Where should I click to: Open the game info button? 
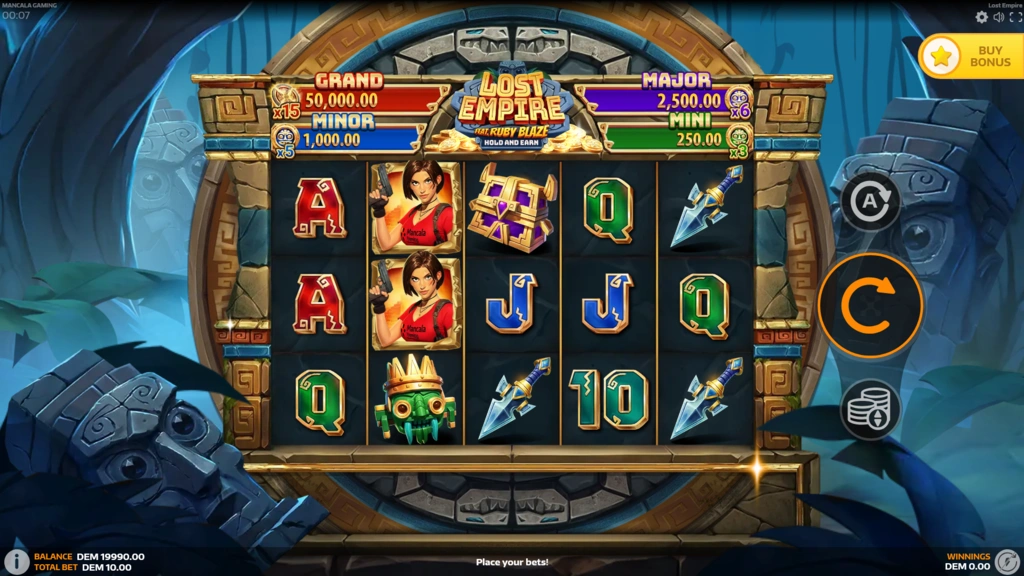(x=16, y=561)
